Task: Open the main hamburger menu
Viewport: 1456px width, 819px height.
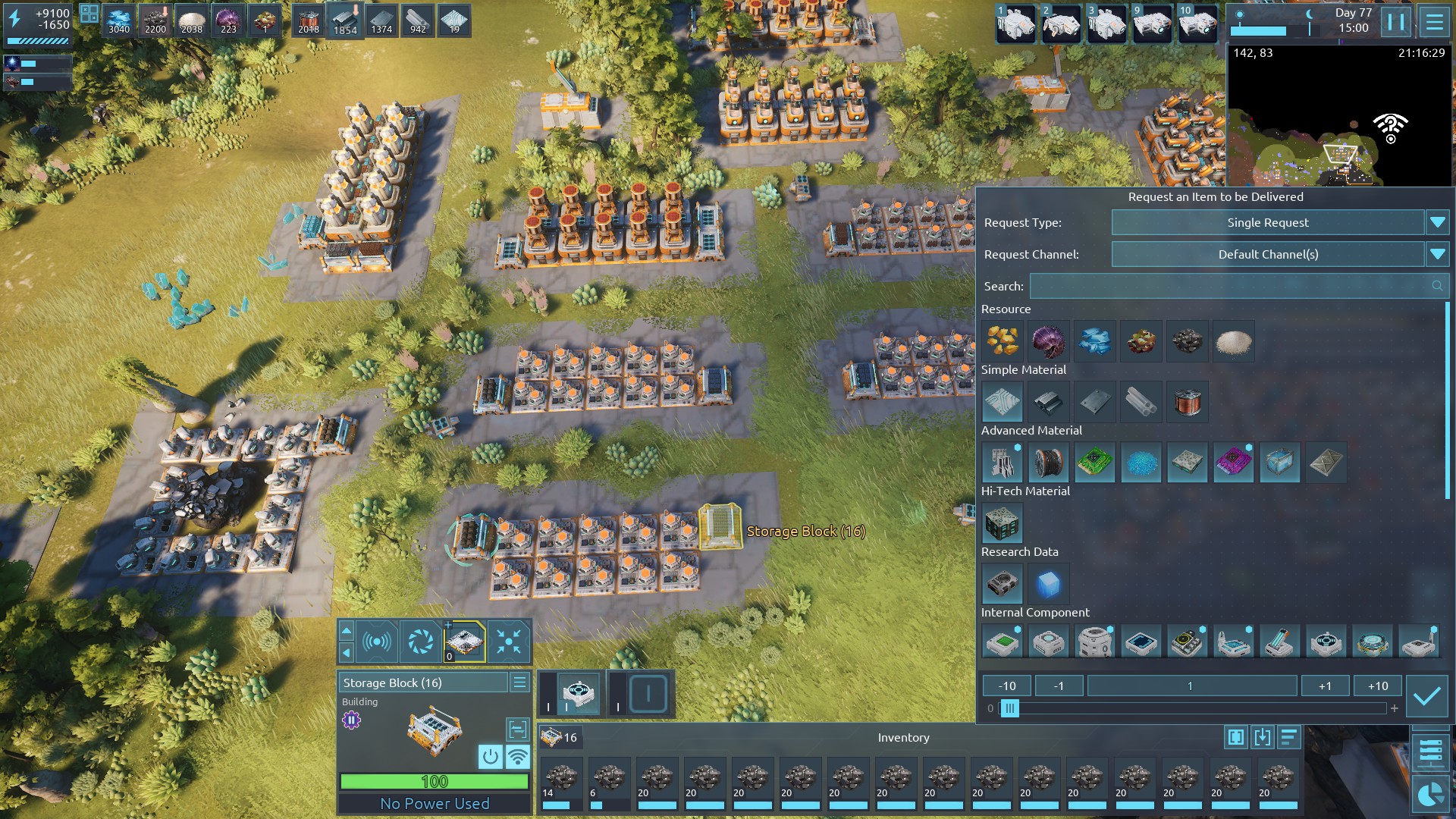Action: pos(1434,22)
